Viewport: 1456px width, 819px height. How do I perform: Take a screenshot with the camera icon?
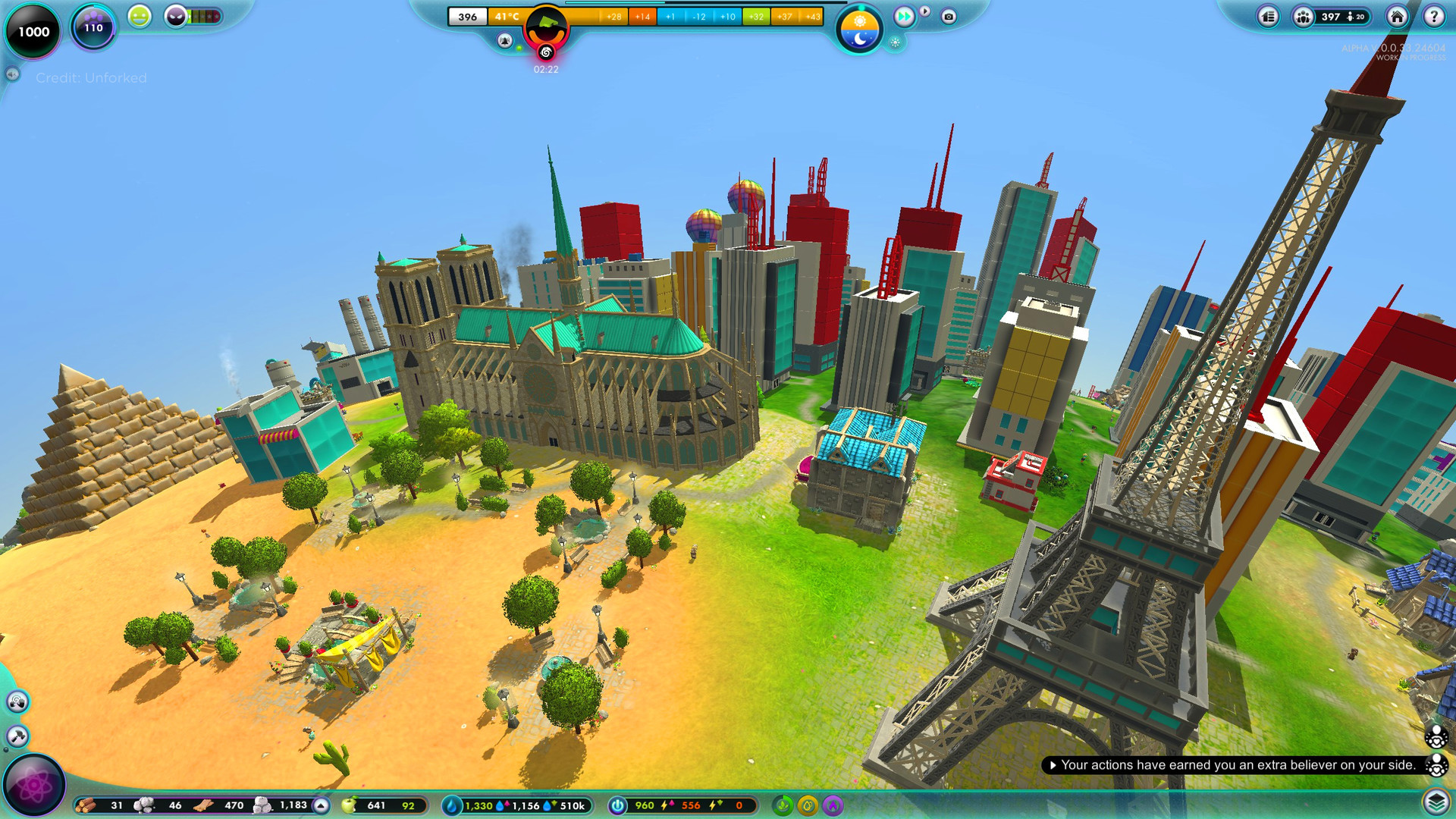click(949, 17)
